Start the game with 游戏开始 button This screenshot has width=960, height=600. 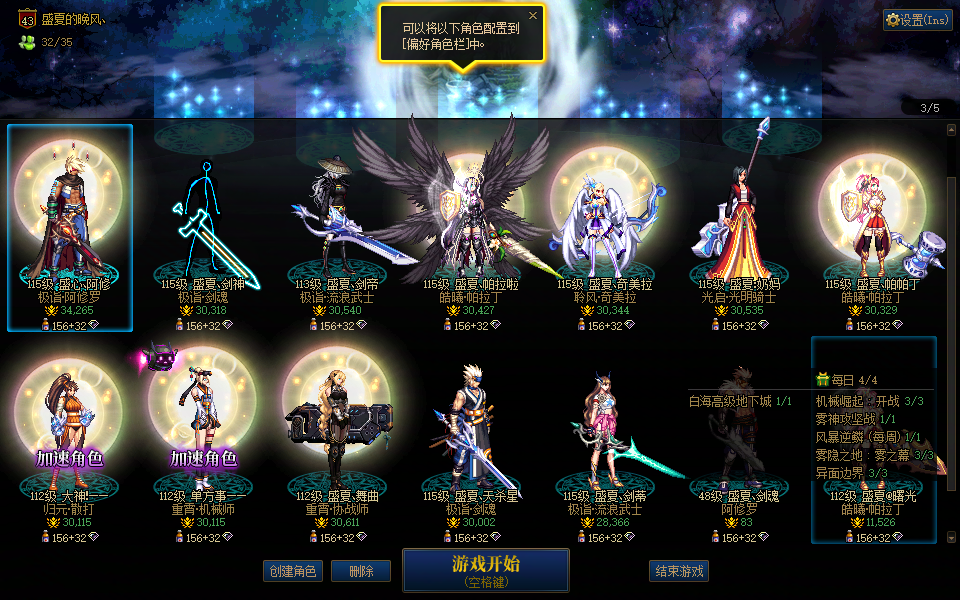coord(485,569)
